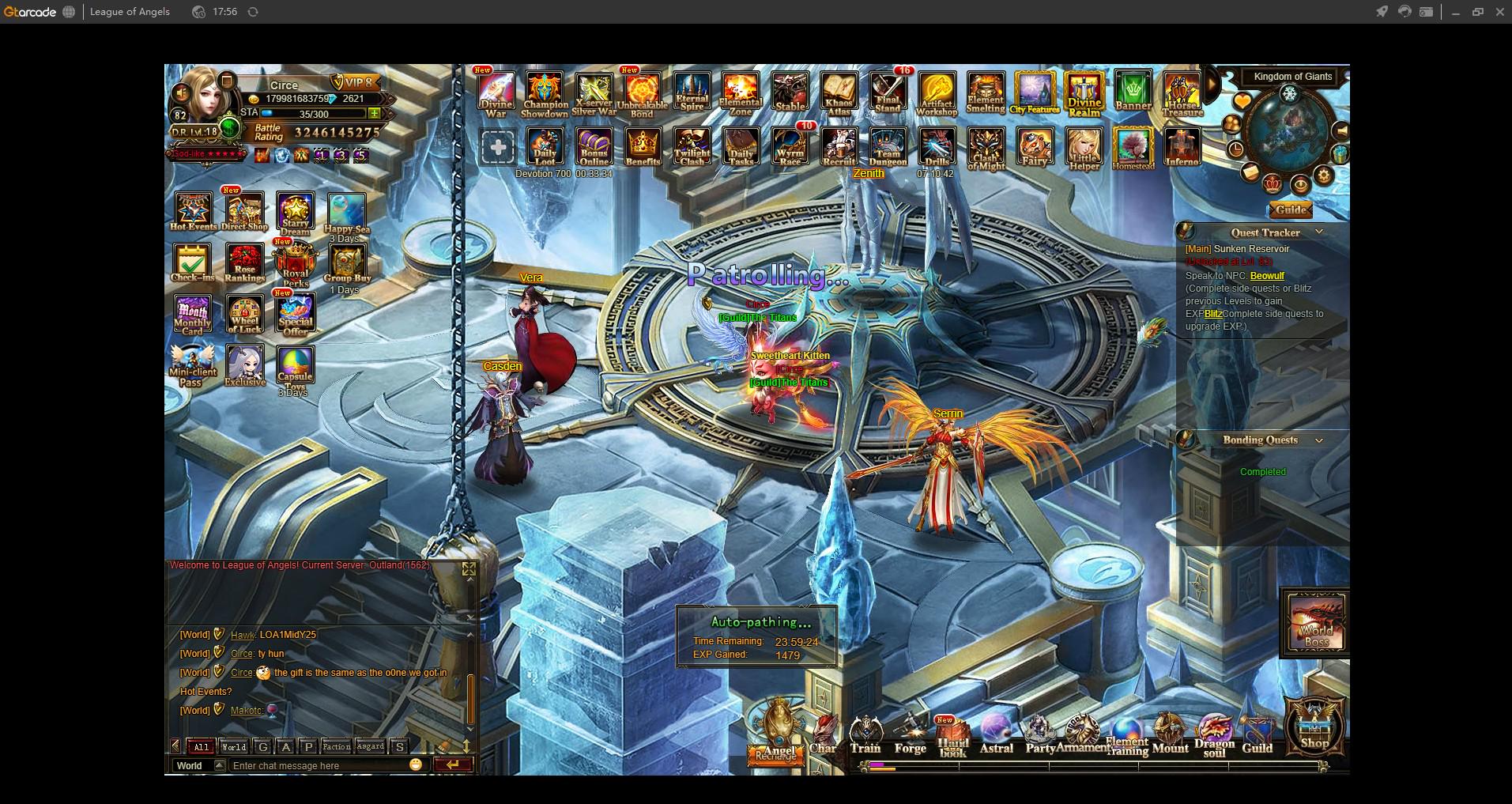Screen dimensions: 1512x804
Task: Open the Inferno feature icon
Action: [x=1182, y=147]
